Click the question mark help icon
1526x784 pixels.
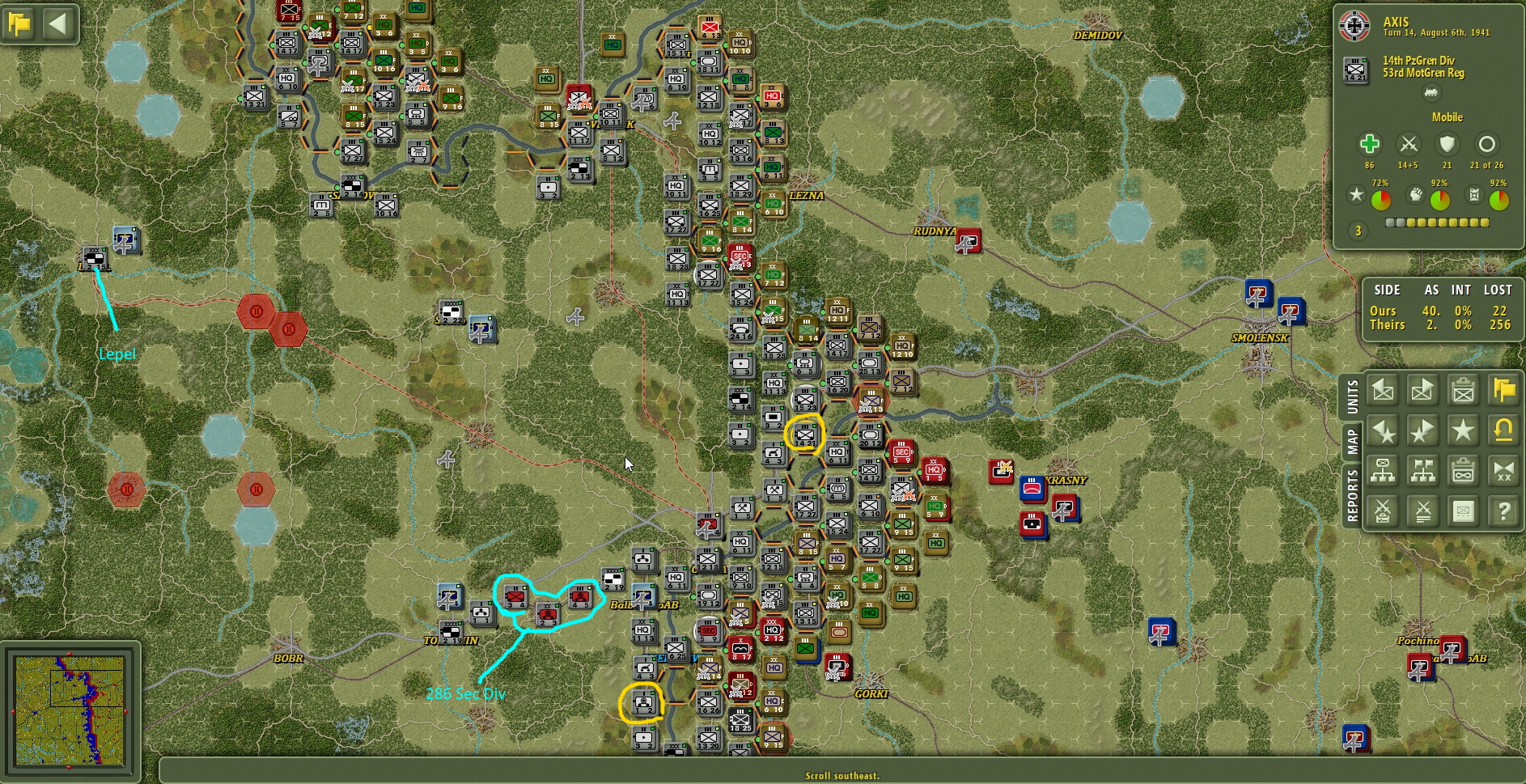click(x=1503, y=511)
